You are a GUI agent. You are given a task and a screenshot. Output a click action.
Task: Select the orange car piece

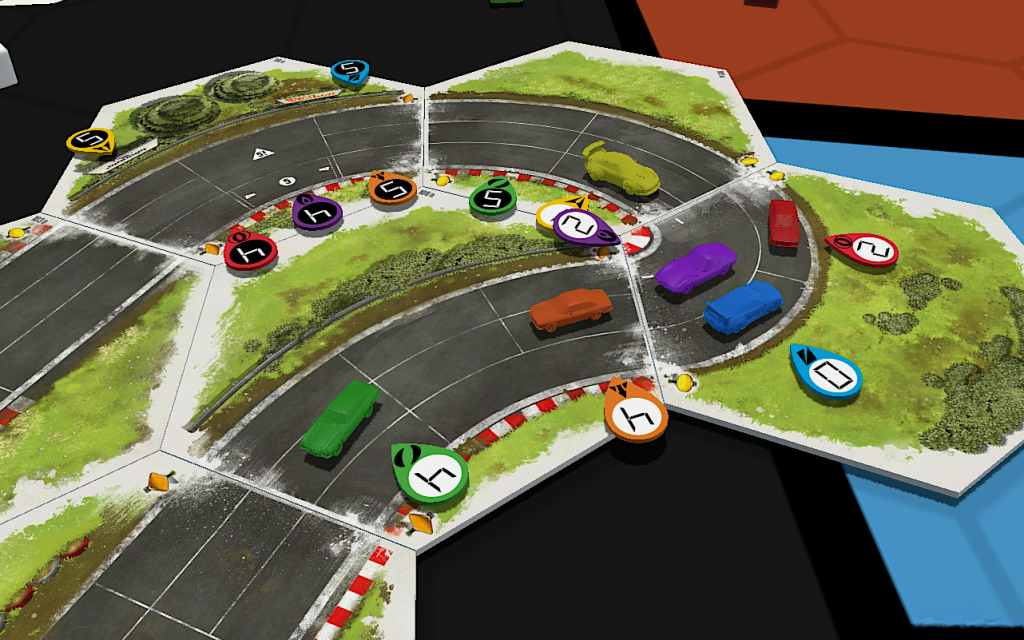[x=570, y=308]
